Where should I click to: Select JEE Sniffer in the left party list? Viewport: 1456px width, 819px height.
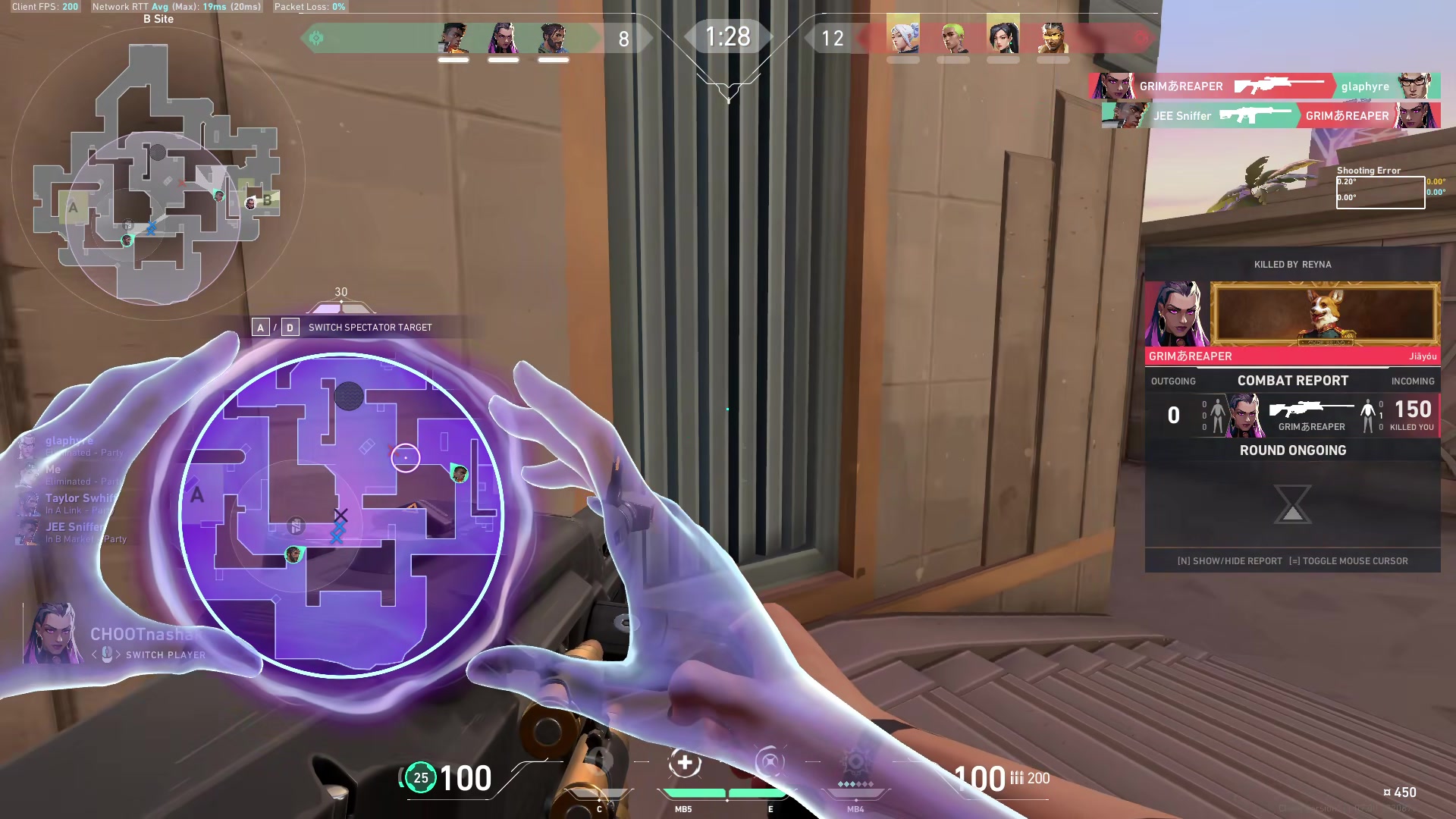pyautogui.click(x=73, y=526)
